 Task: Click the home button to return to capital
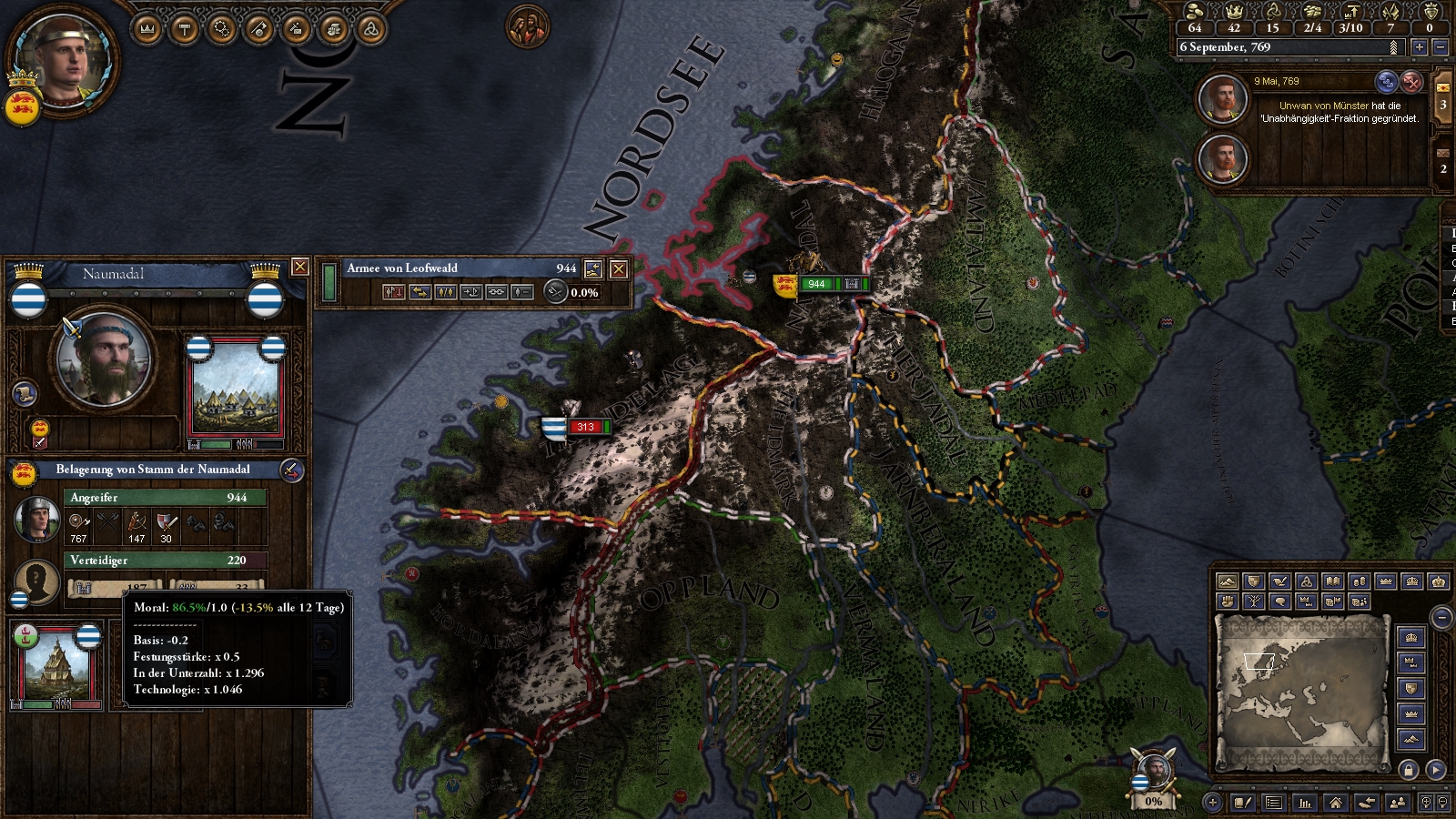tap(1335, 803)
